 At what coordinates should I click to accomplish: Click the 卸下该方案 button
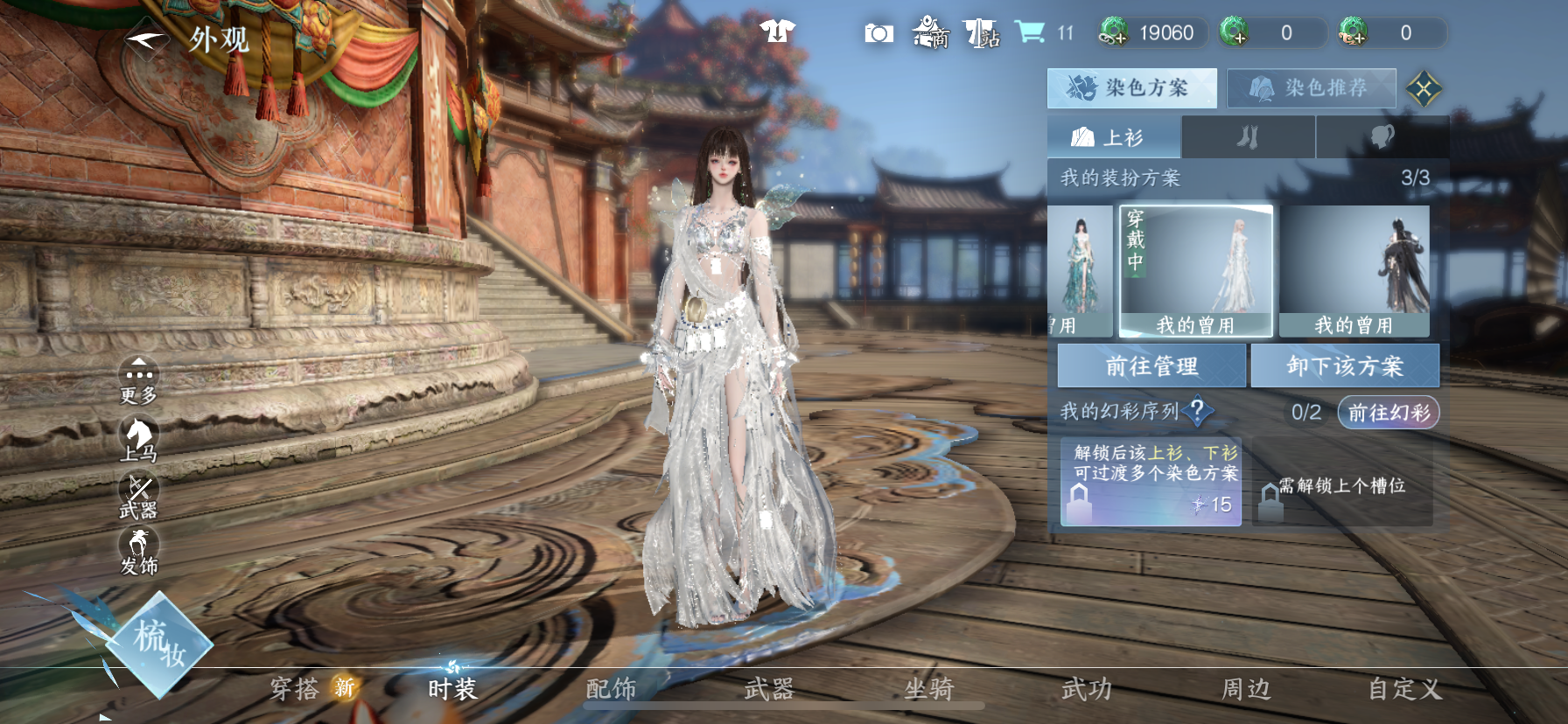click(x=1345, y=365)
